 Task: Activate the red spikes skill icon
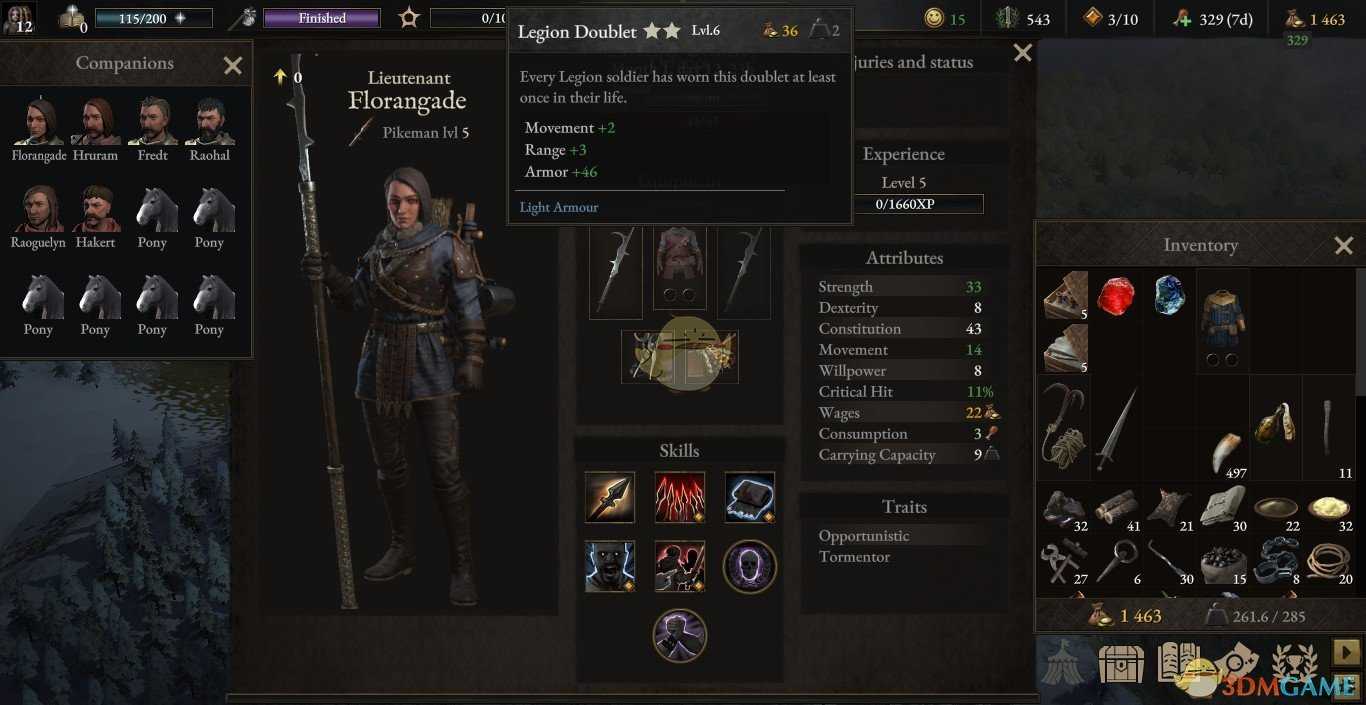(680, 497)
